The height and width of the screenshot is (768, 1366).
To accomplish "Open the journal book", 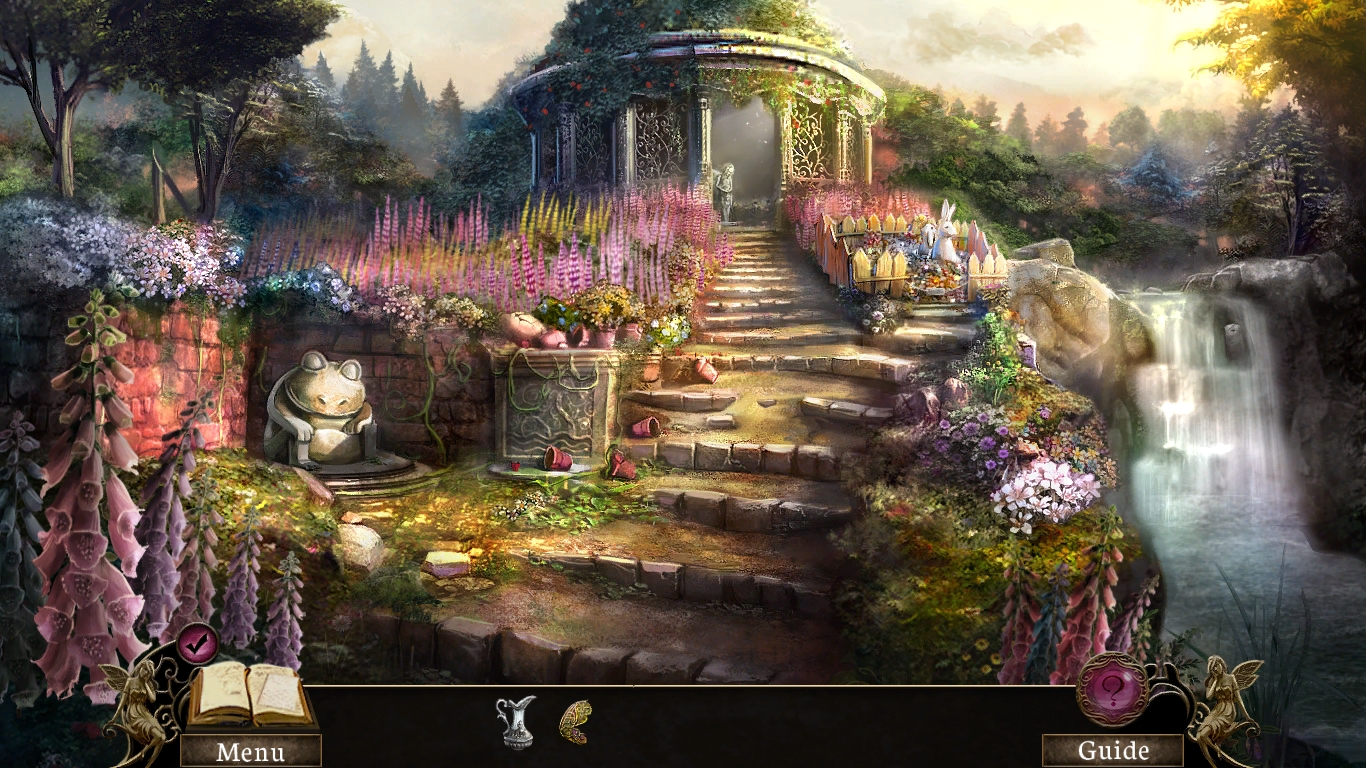I will click(248, 695).
